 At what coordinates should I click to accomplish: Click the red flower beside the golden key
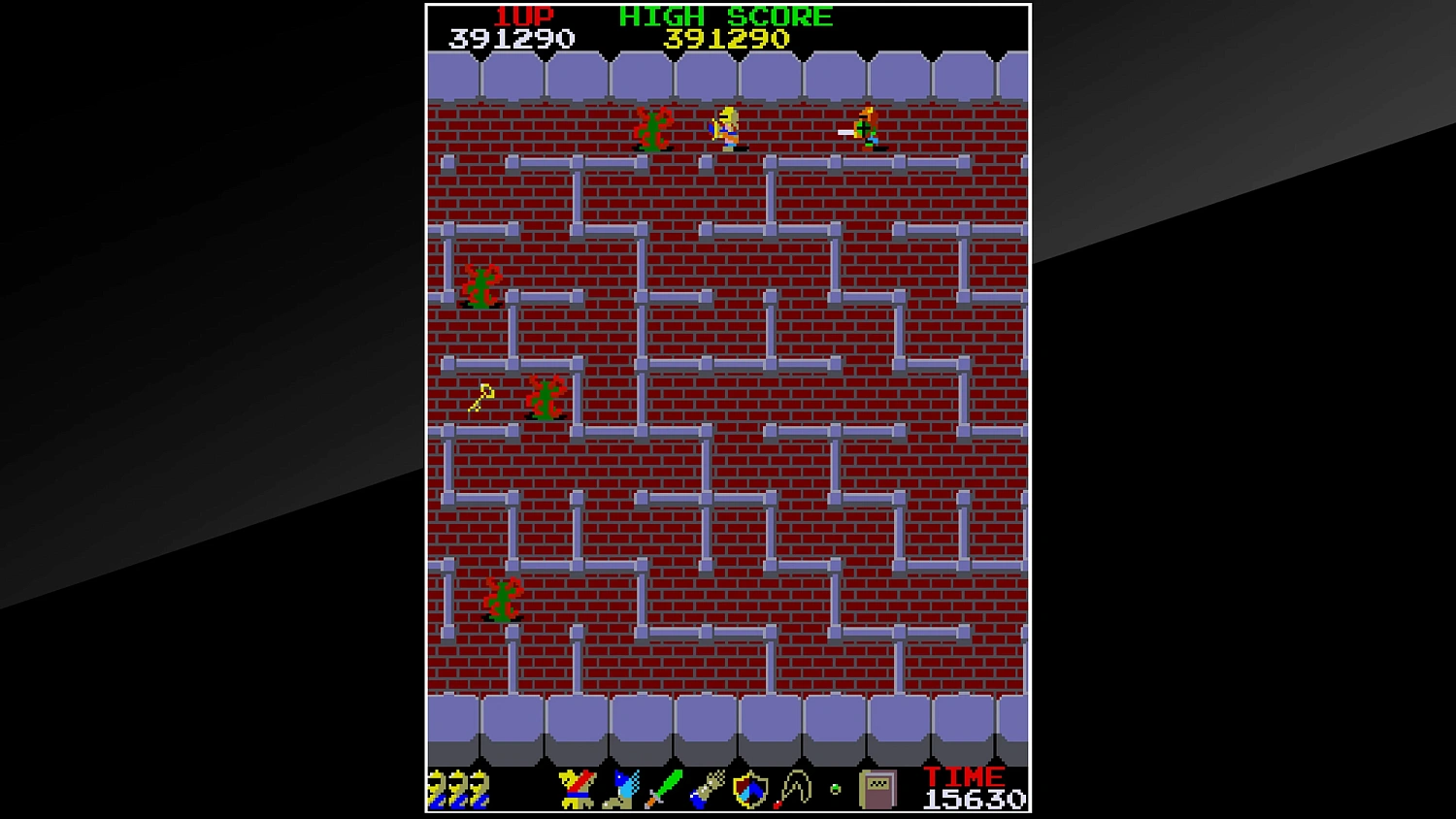544,398
